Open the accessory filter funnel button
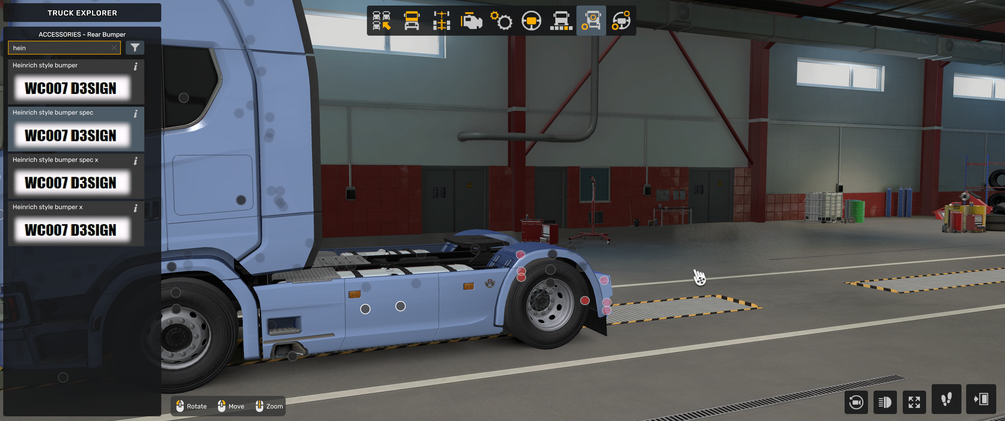The image size is (1005, 421). click(135, 47)
